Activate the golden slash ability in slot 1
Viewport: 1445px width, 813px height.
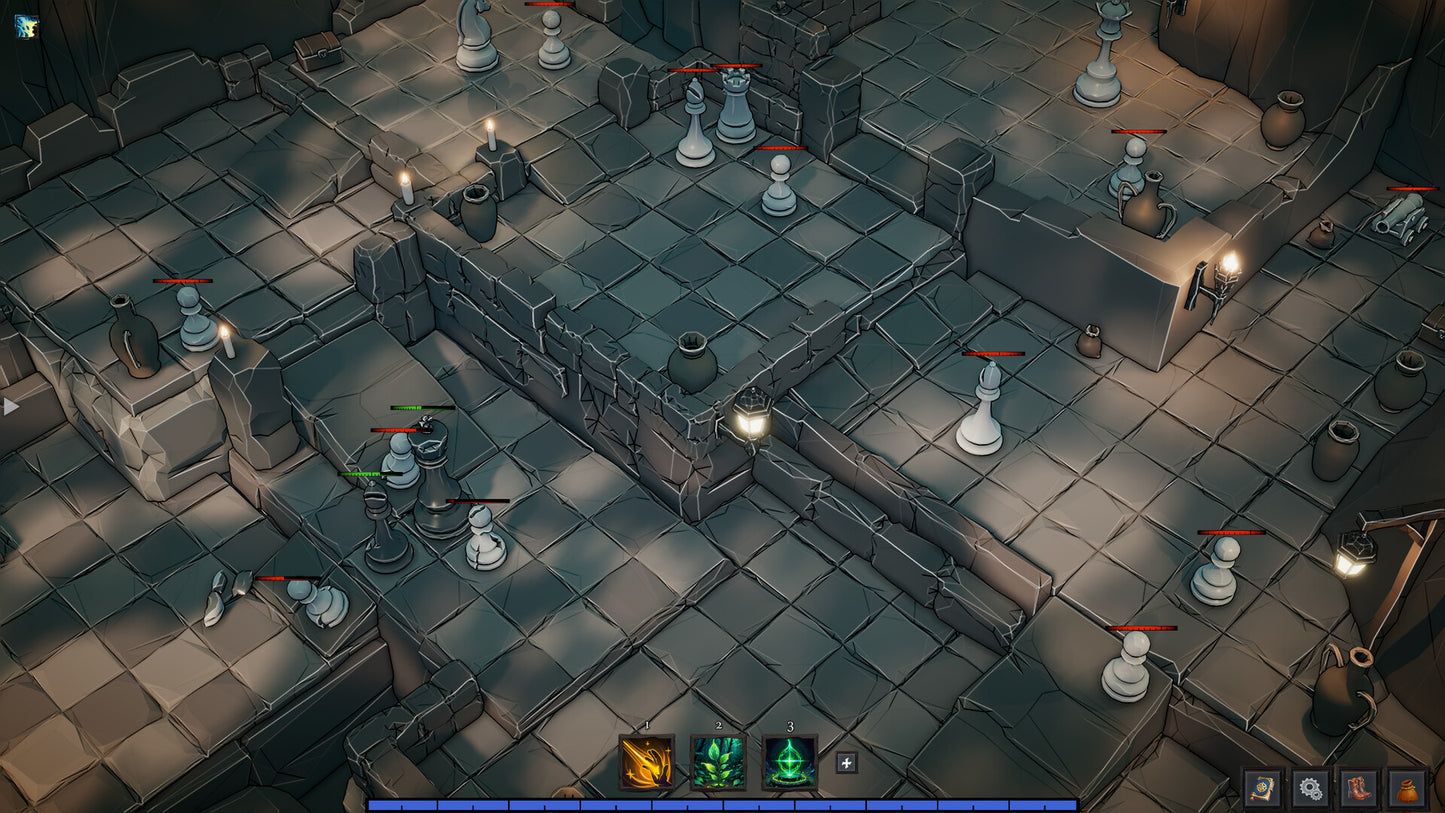pos(646,762)
